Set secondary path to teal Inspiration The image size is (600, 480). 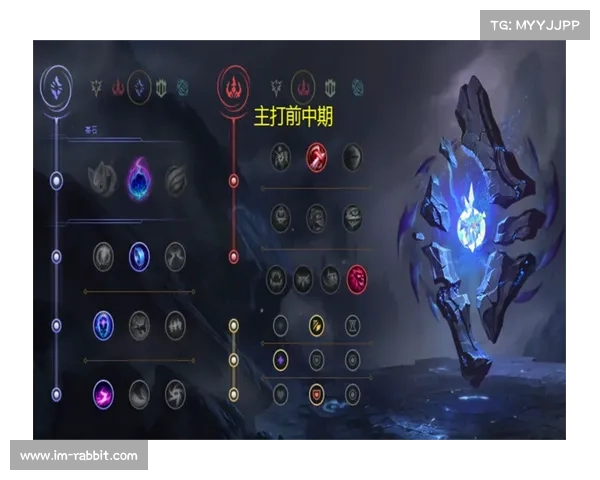(358, 85)
